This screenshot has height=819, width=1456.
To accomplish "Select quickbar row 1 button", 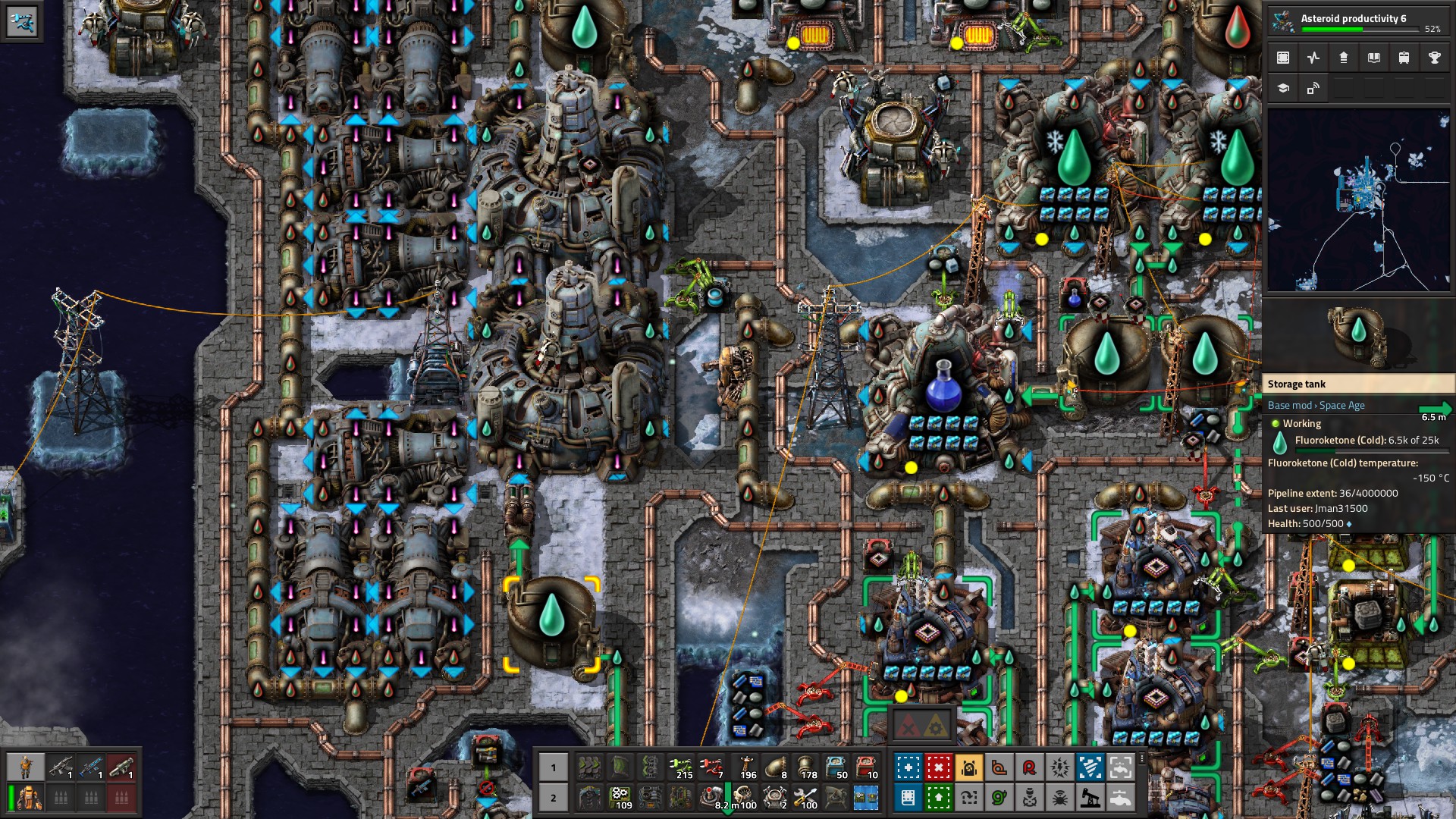I will tap(554, 767).
